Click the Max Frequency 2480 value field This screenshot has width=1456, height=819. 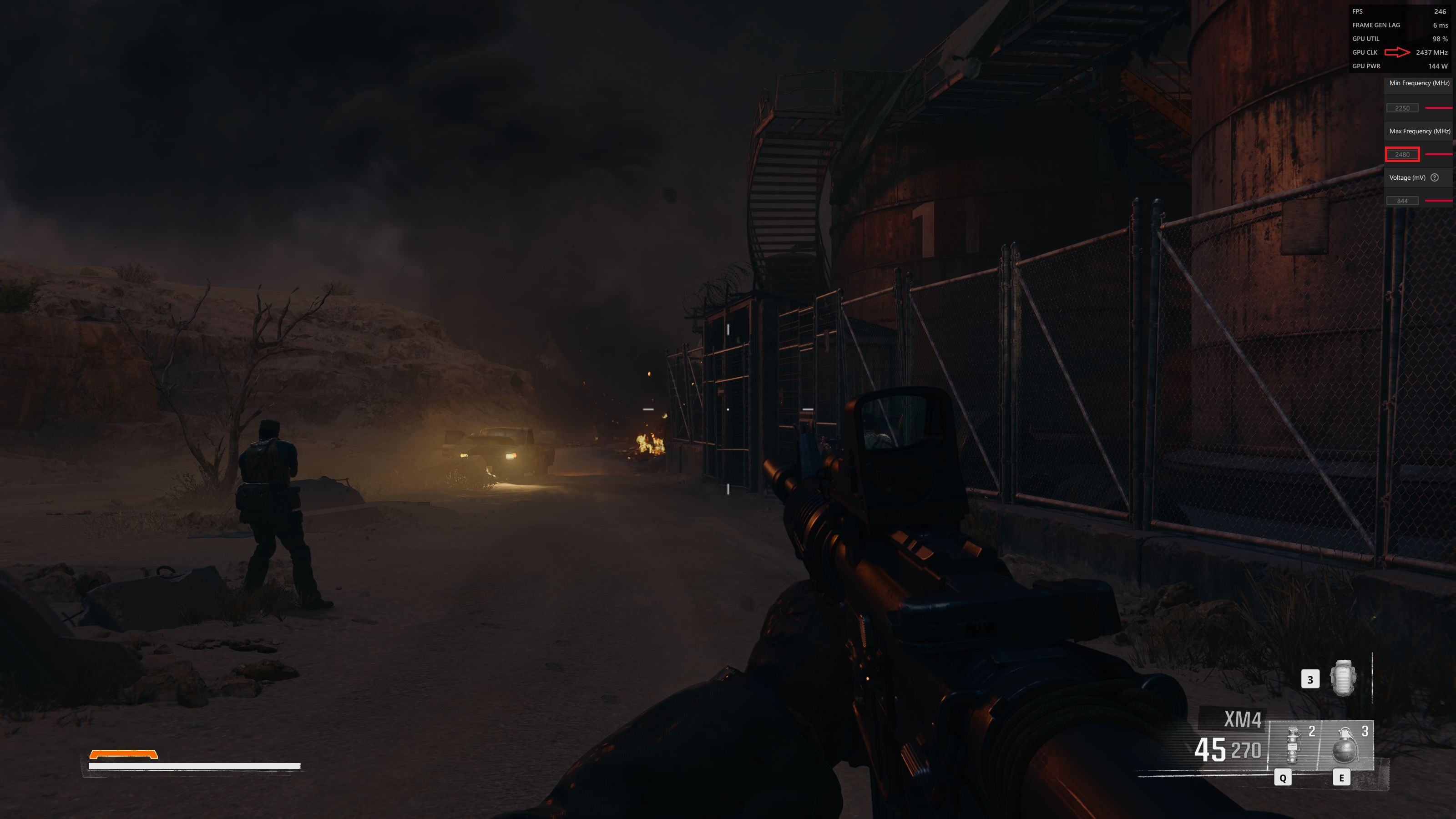click(1402, 154)
